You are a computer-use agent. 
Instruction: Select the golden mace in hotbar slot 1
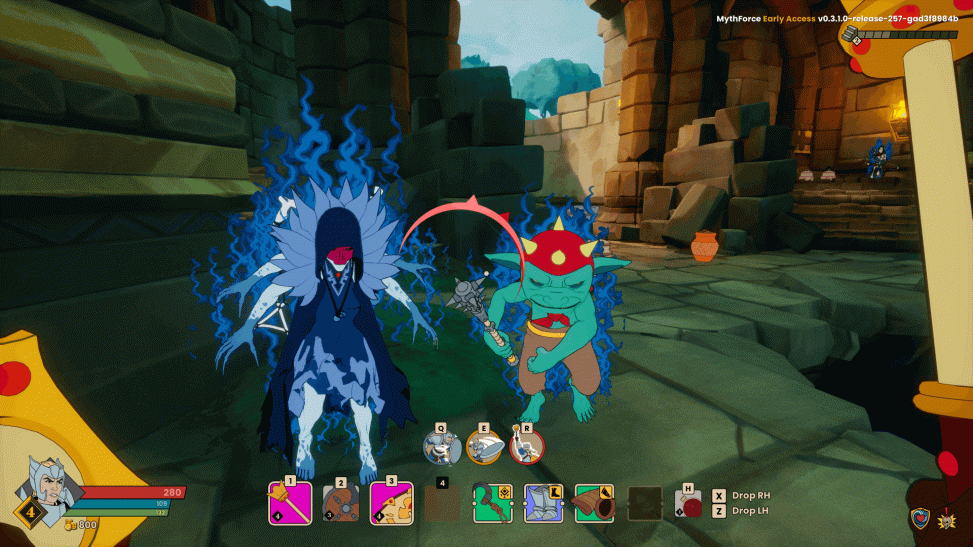click(x=290, y=502)
